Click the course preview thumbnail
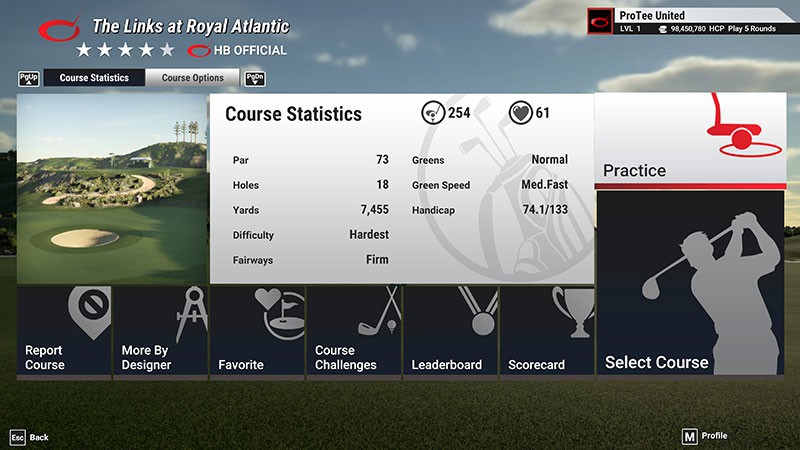Screen dimensions: 800x450 (x=112, y=189)
